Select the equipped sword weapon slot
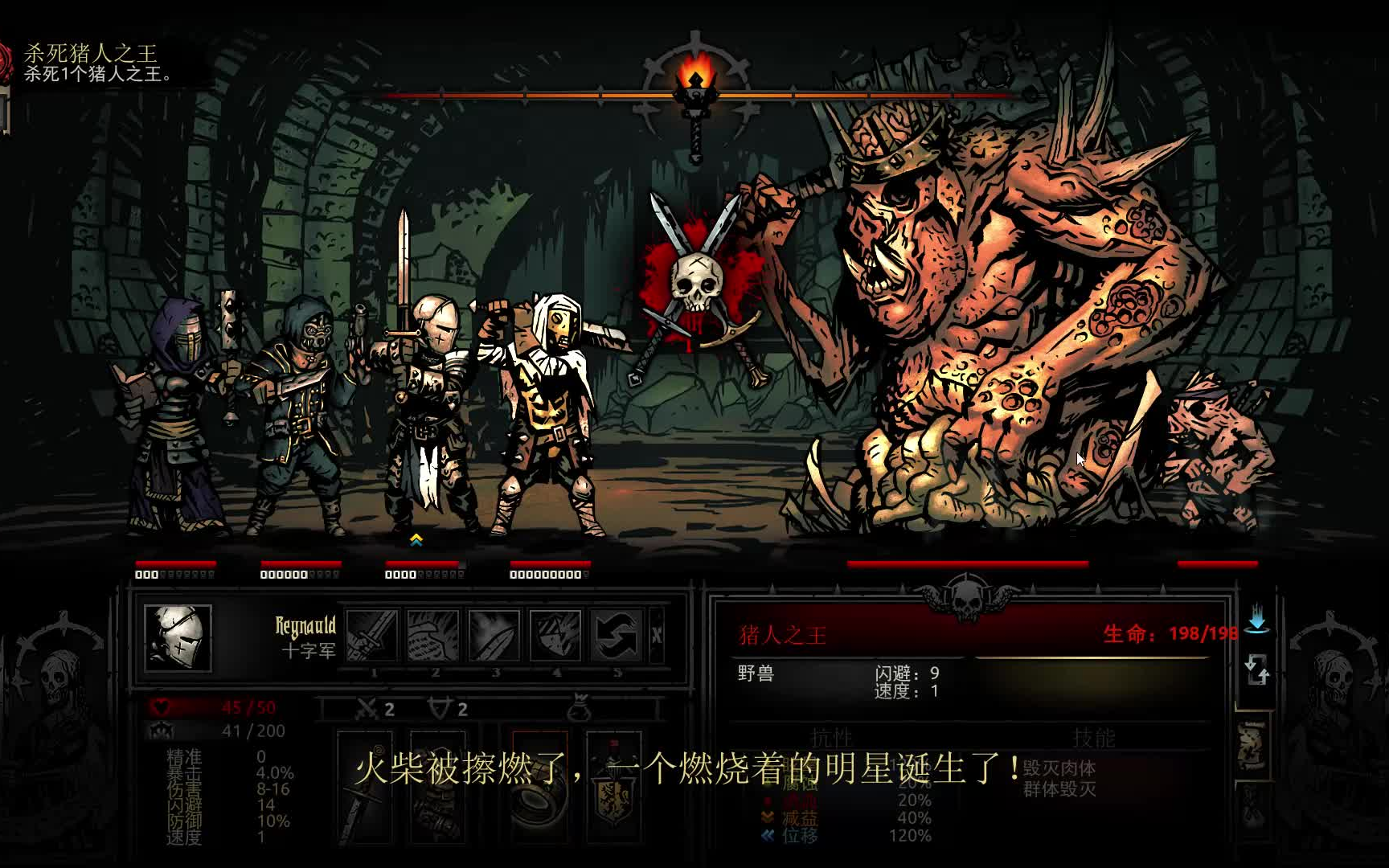 (x=364, y=788)
